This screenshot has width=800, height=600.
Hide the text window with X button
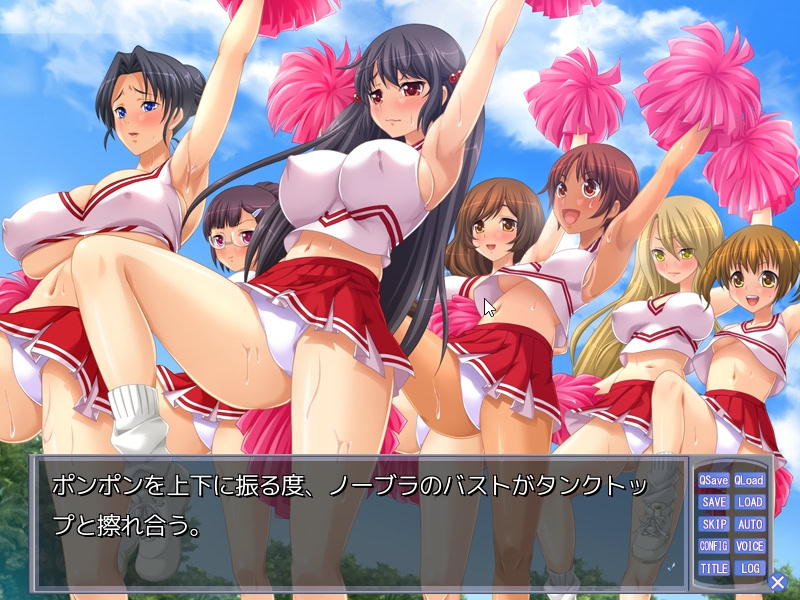[x=778, y=582]
